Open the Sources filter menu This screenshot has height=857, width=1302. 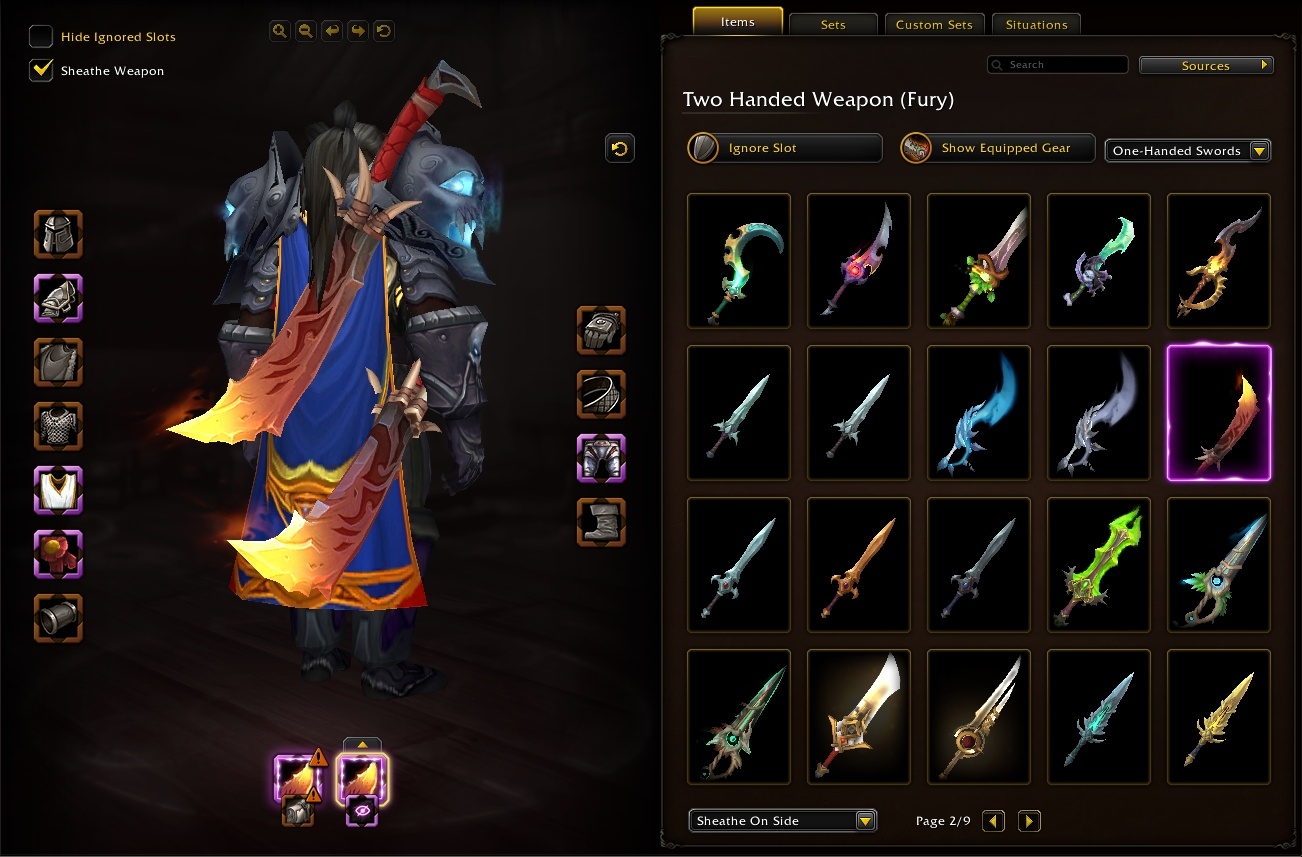1206,66
